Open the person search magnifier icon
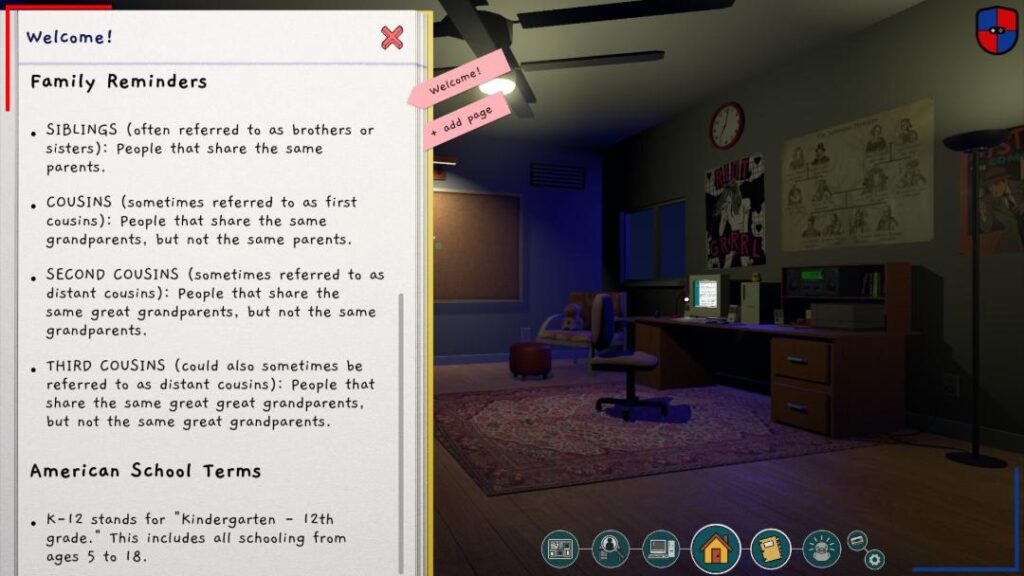Screen dimensions: 1024x576 coord(608,548)
